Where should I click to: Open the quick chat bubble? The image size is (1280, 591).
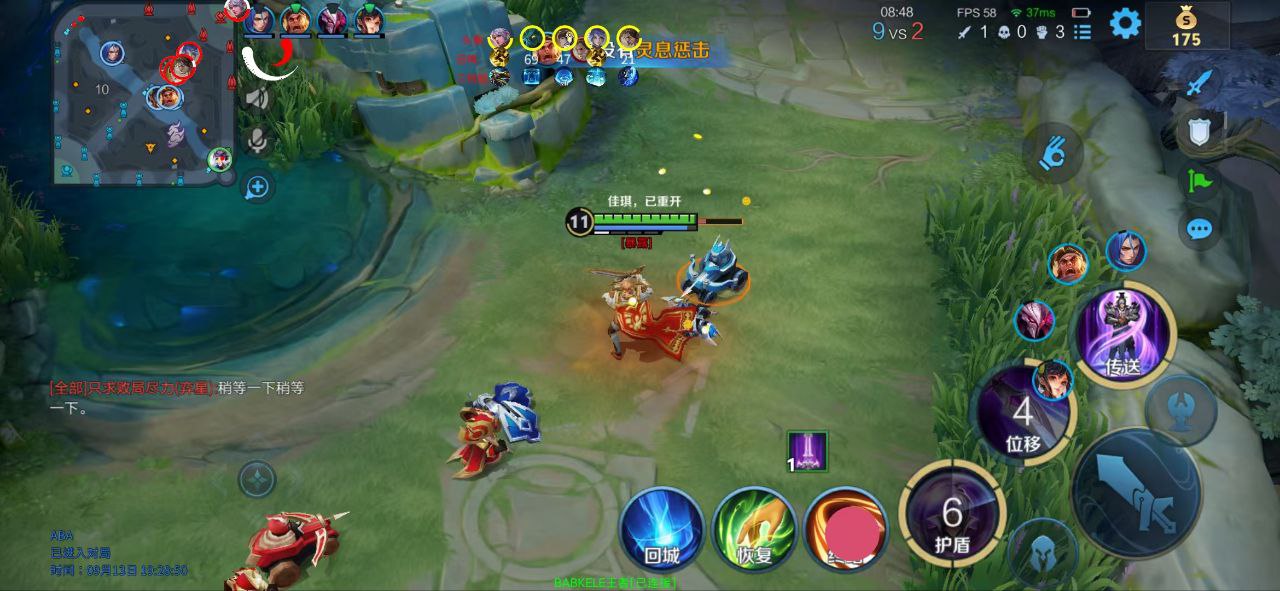point(1199,229)
